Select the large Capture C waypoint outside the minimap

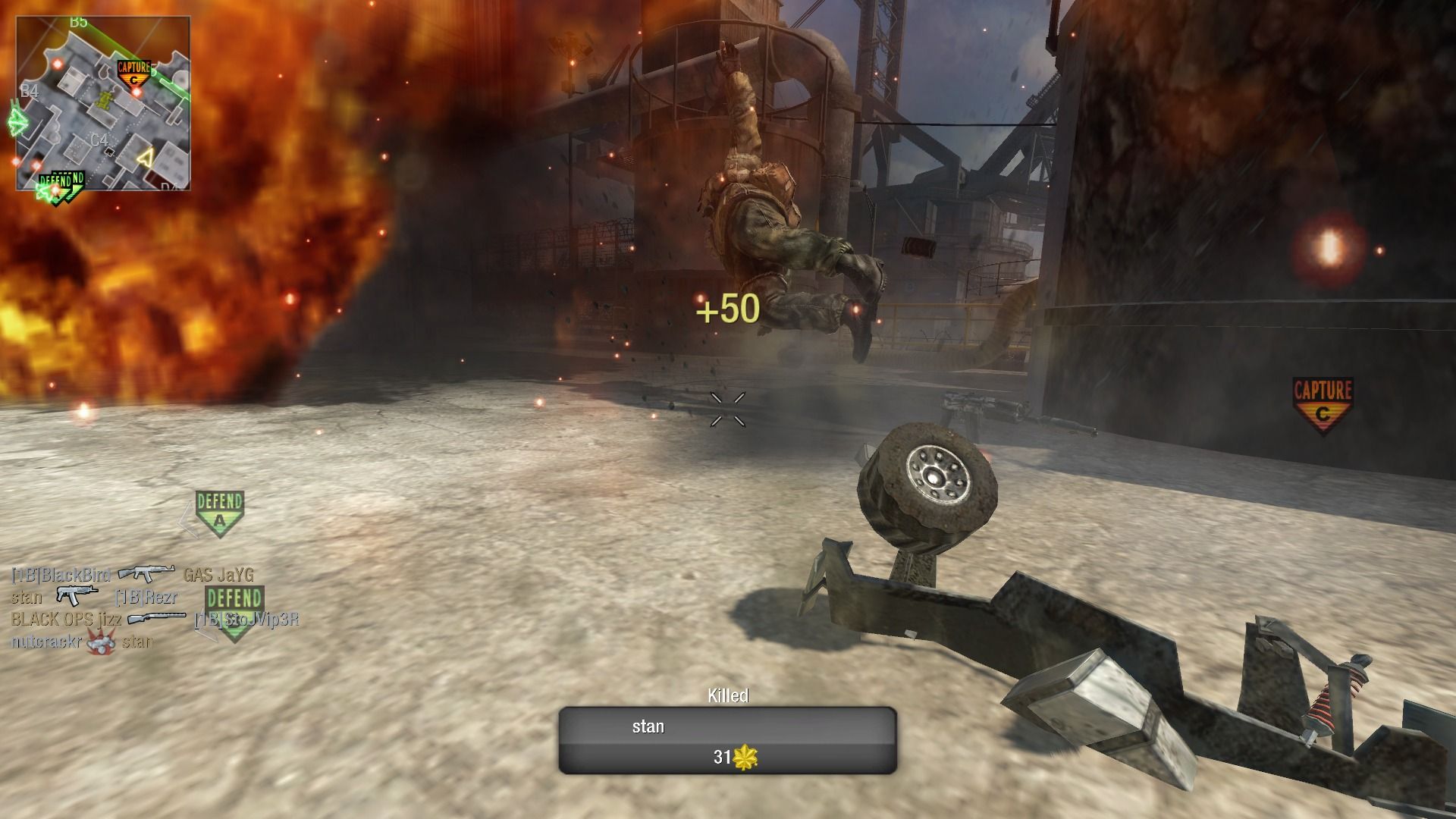tap(1323, 405)
